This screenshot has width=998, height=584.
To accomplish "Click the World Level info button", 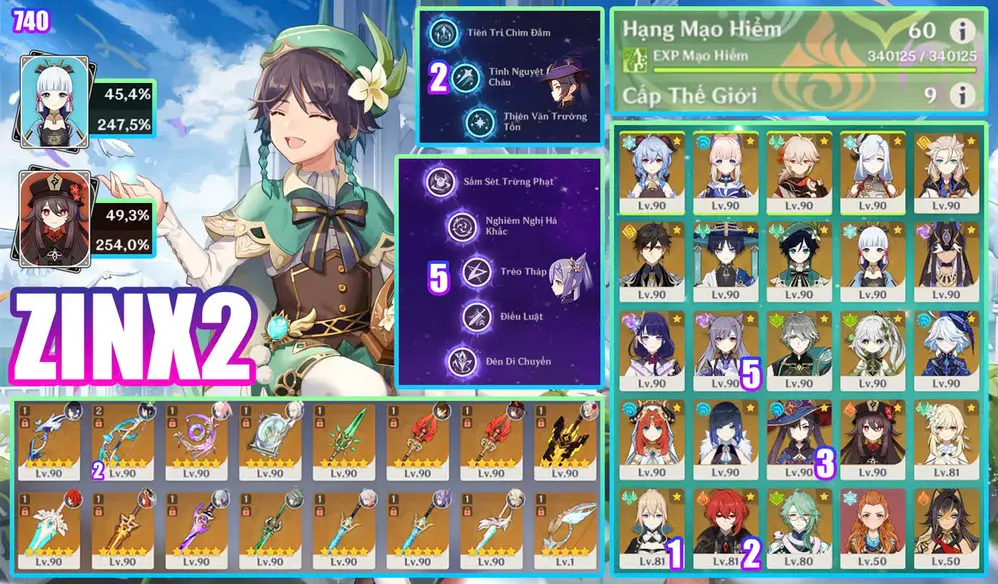I will [962, 95].
